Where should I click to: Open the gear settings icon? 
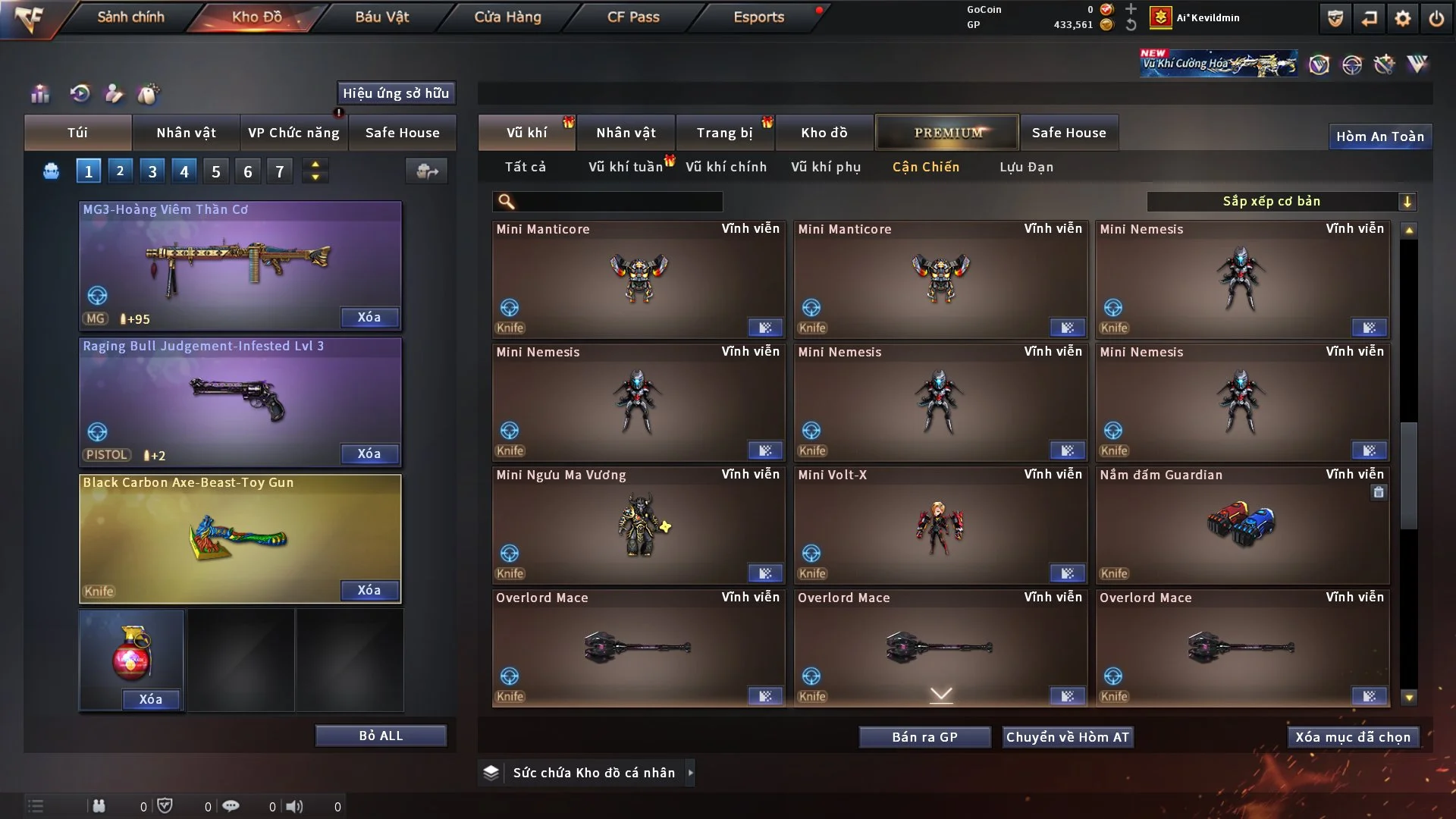click(1403, 18)
